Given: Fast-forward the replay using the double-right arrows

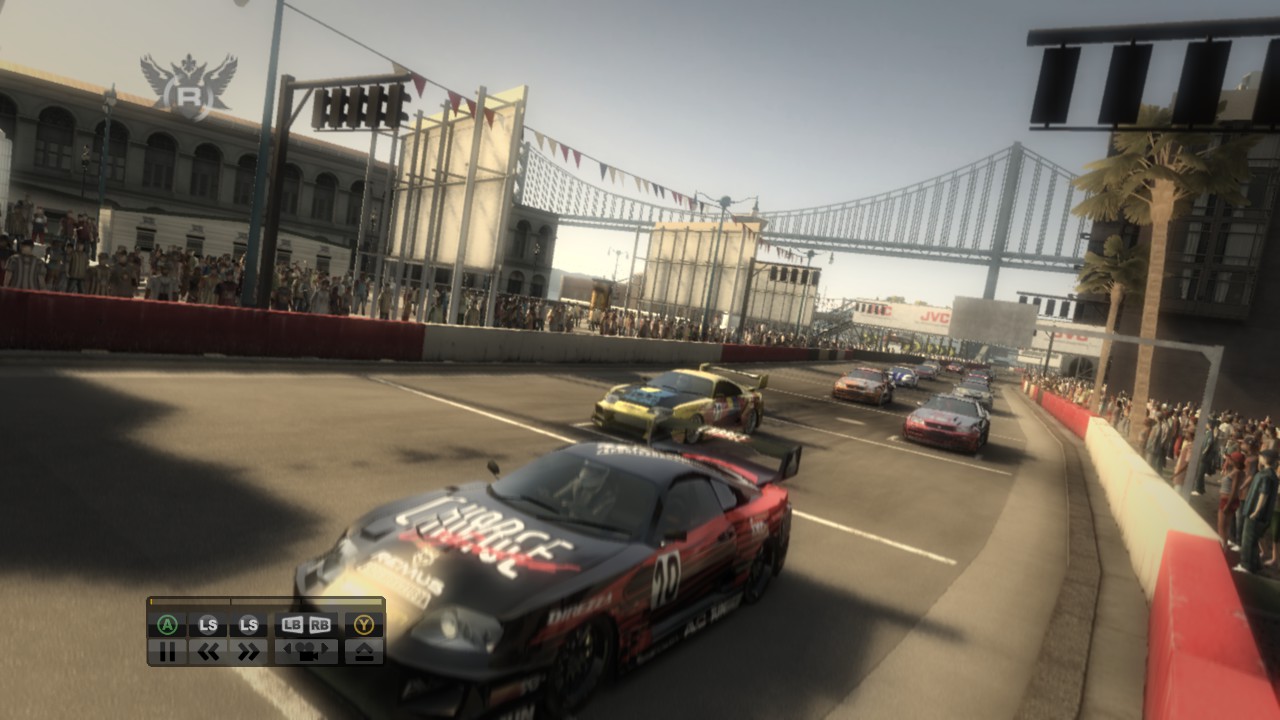Looking at the screenshot, I should coord(248,650).
